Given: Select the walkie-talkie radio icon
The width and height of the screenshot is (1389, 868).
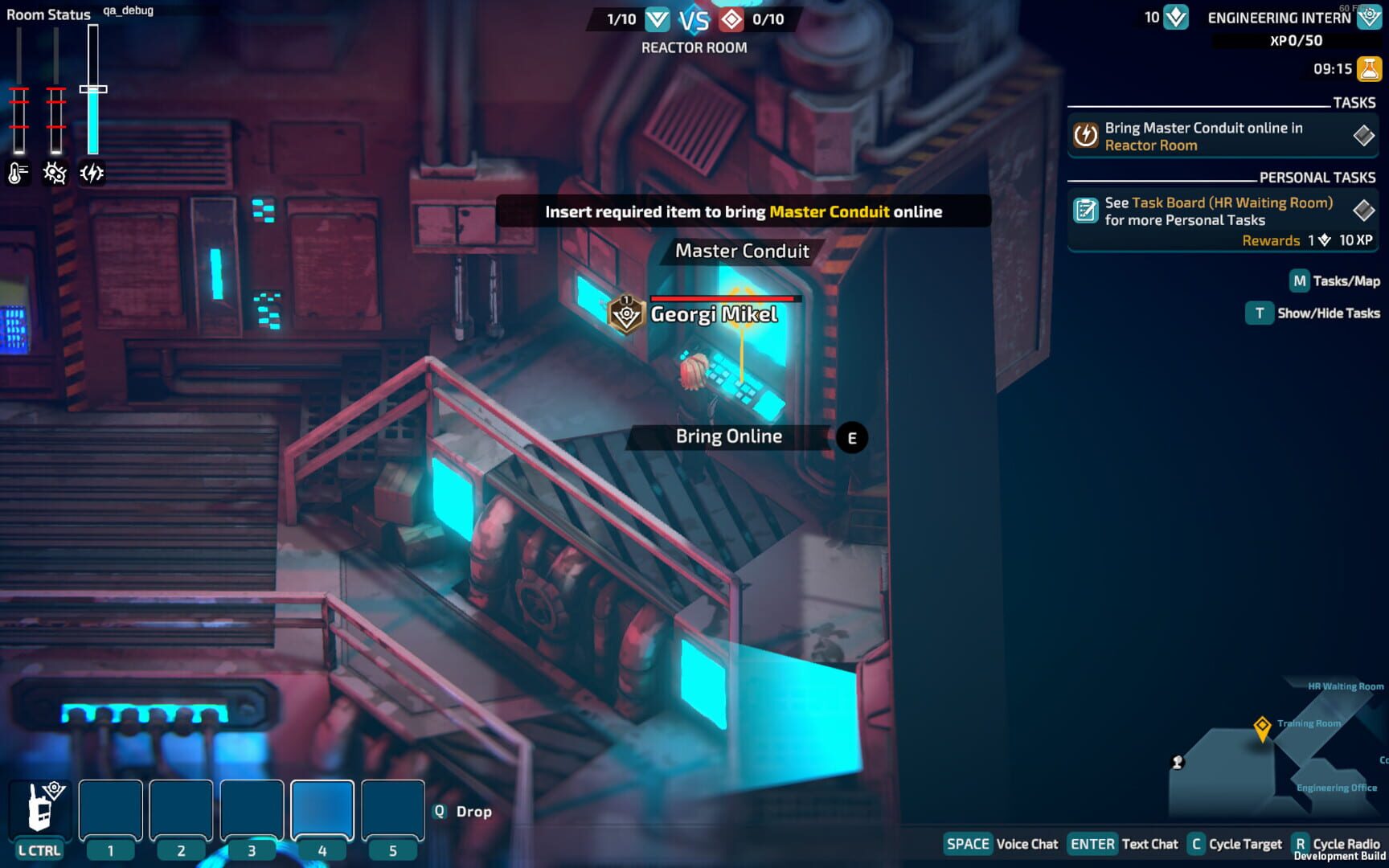Looking at the screenshot, I should click(39, 808).
